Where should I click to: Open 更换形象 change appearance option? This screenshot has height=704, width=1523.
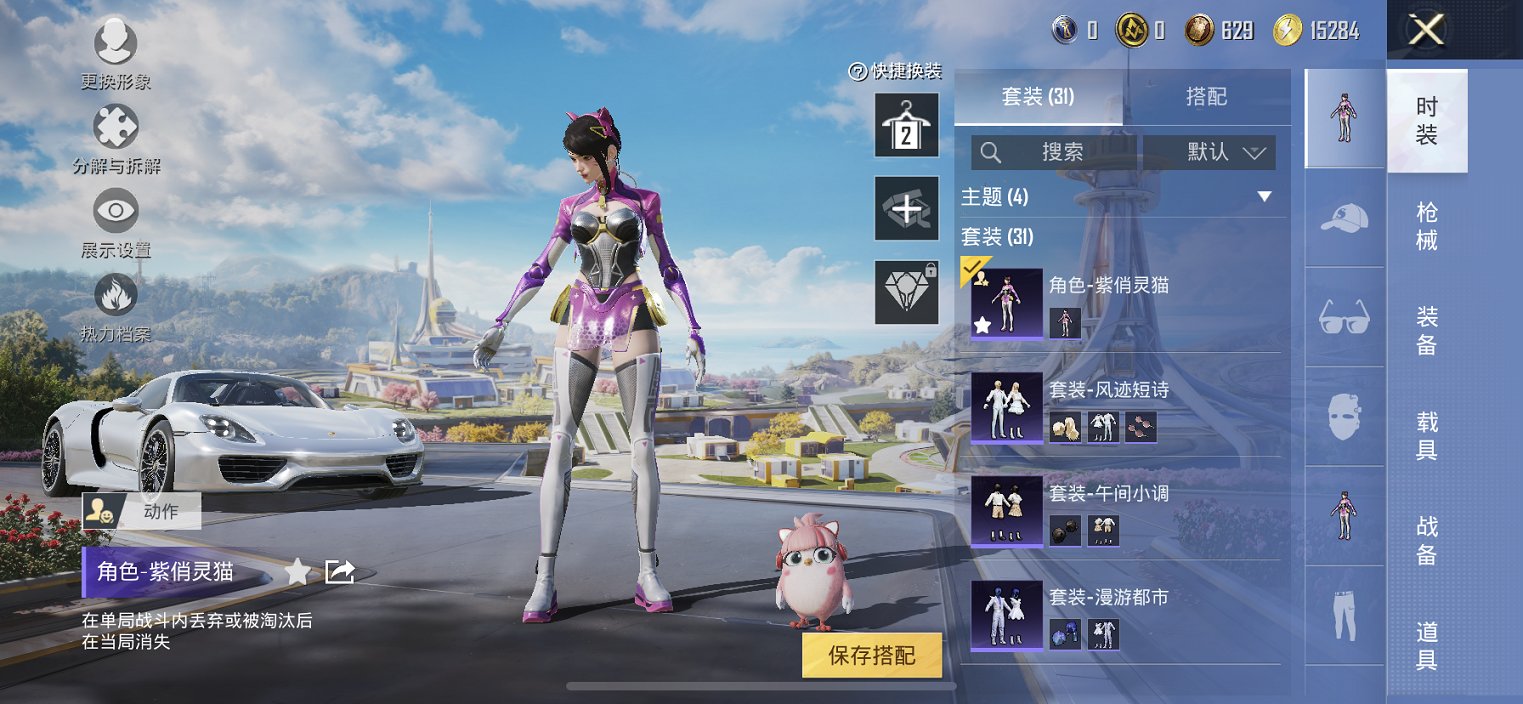tap(116, 44)
